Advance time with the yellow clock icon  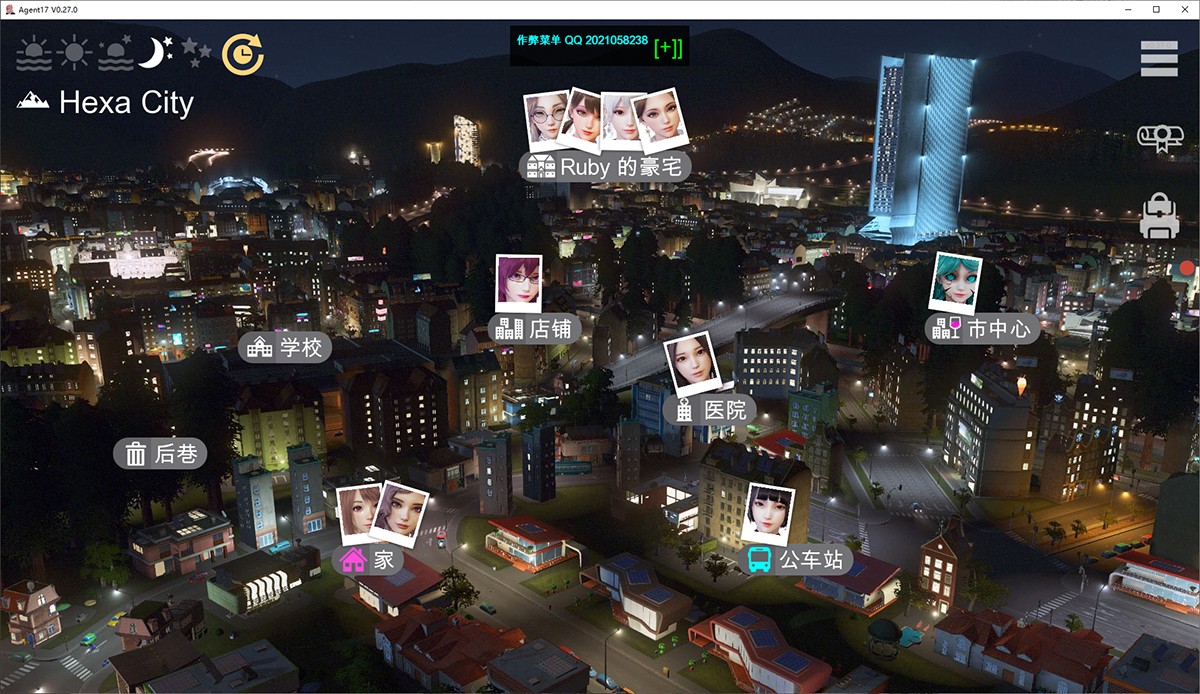click(242, 54)
